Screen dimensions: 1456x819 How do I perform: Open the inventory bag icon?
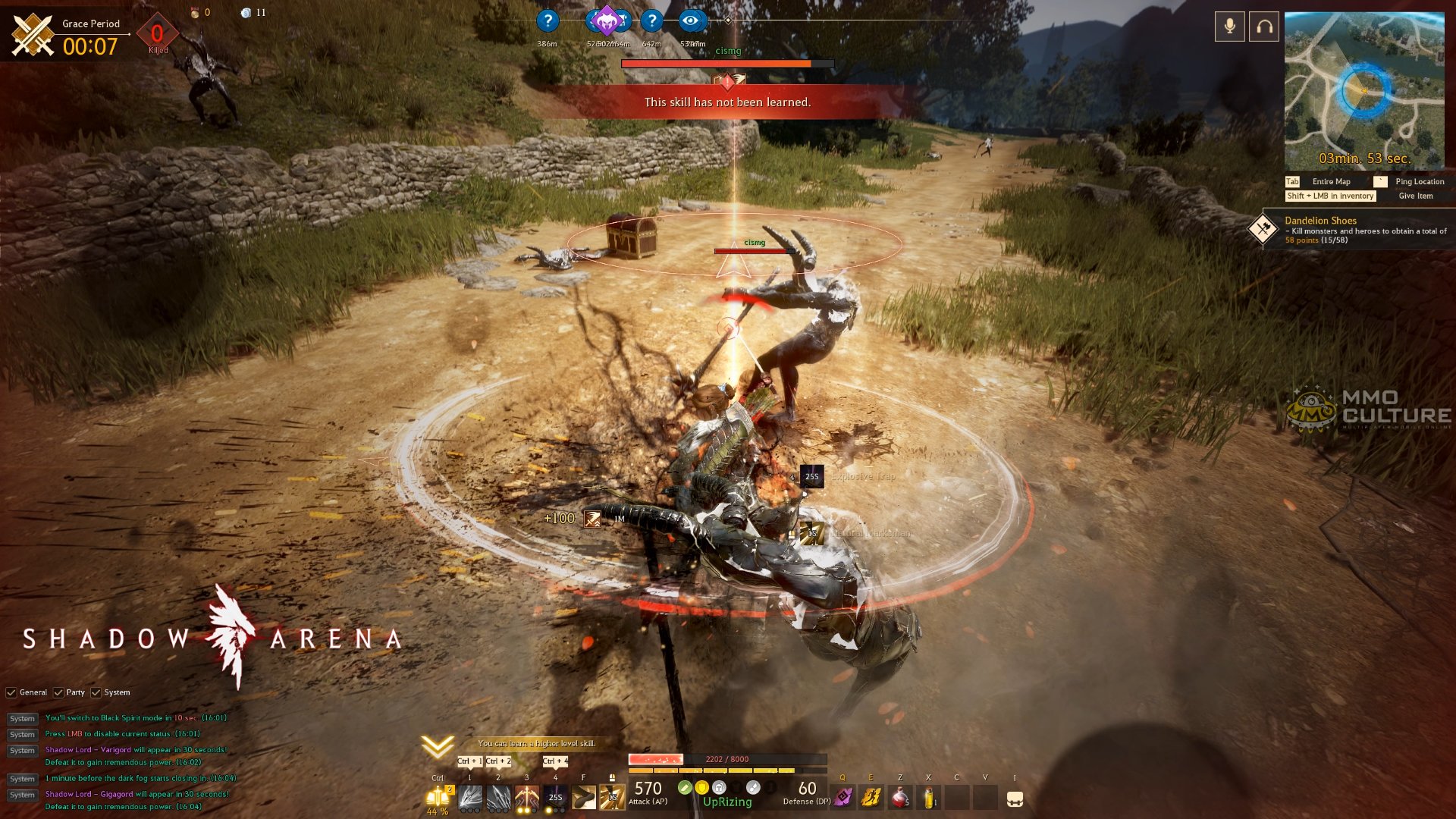coord(1015,799)
